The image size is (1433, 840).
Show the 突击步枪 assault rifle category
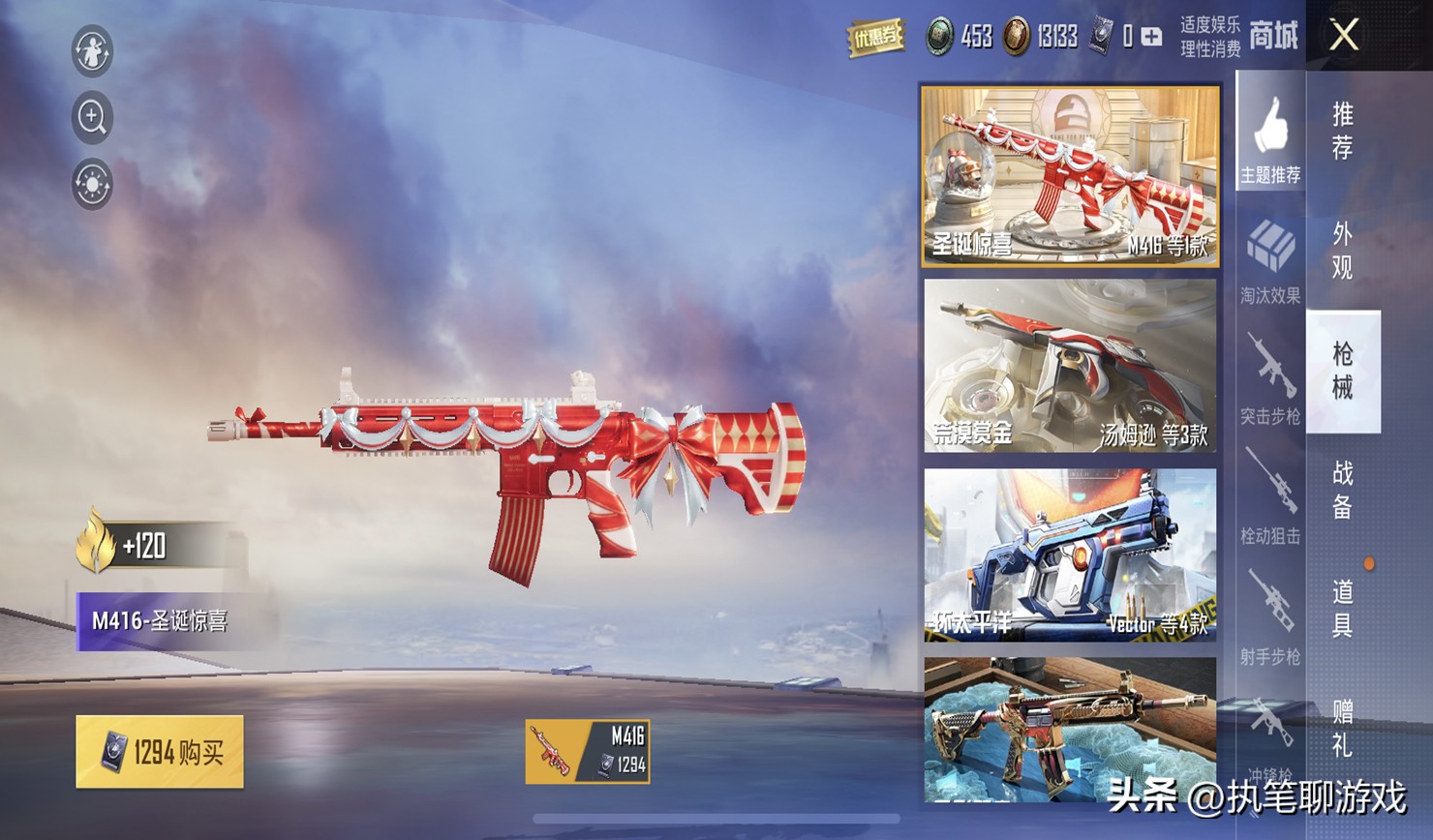point(1270,379)
